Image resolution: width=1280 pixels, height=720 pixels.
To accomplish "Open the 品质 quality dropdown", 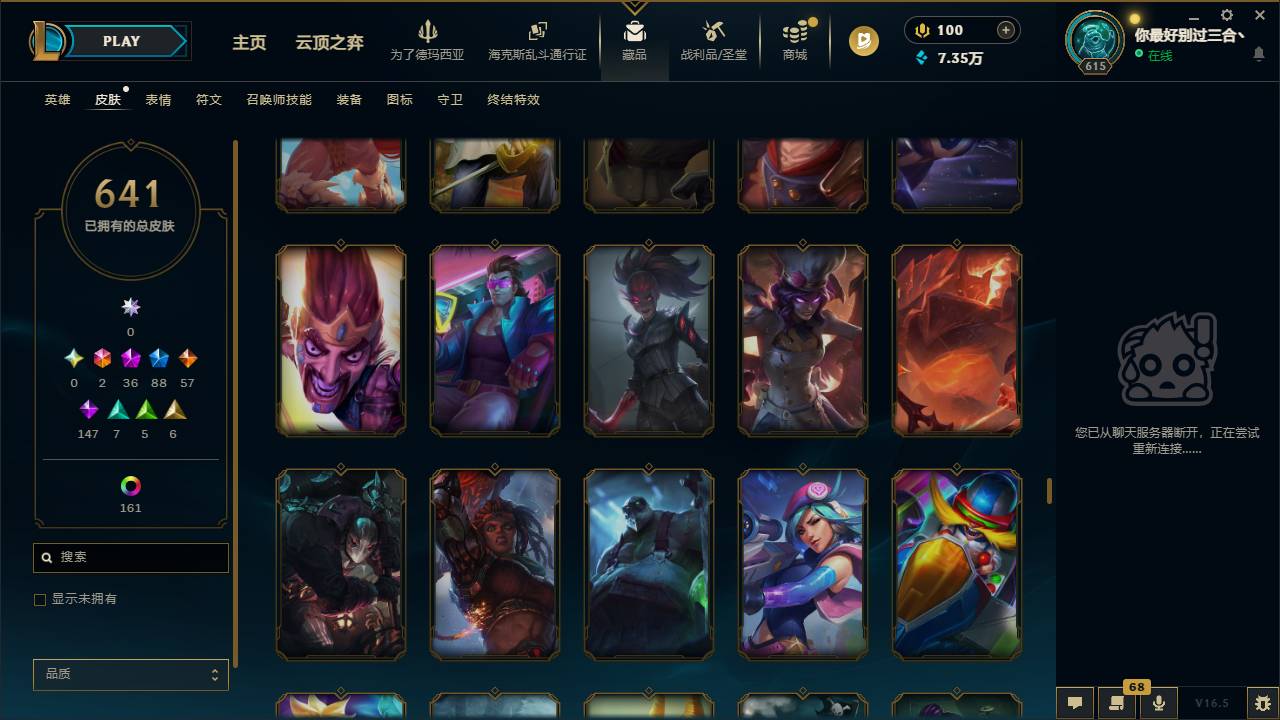I will [130, 674].
